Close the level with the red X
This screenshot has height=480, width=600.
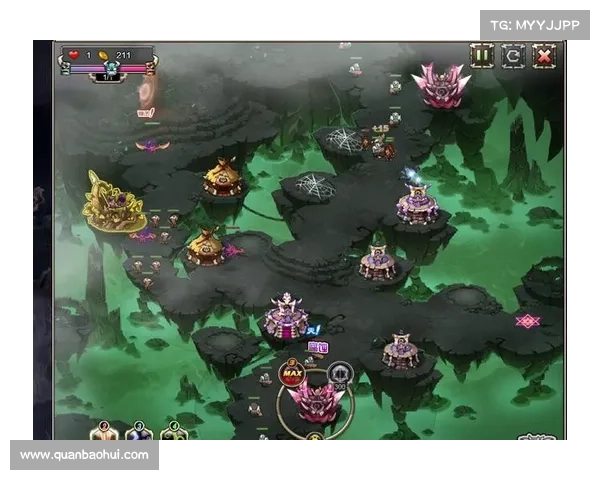click(544, 56)
